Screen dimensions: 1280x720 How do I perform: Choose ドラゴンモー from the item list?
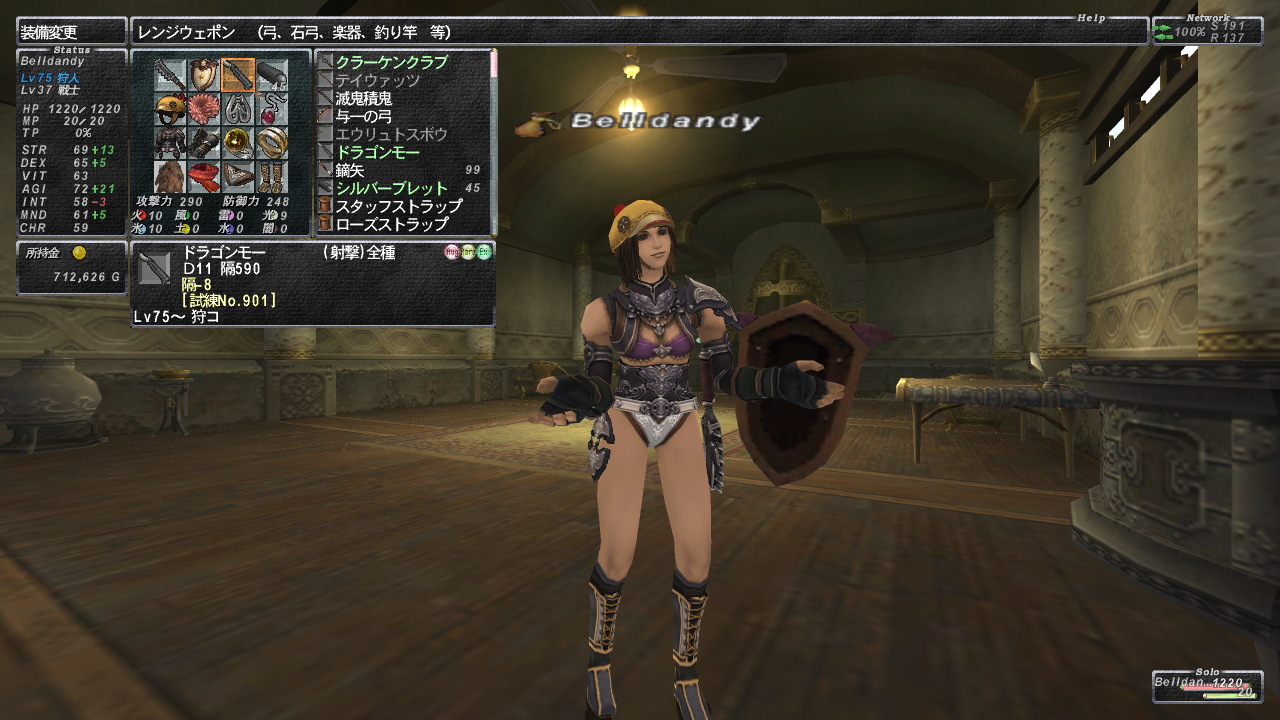(377, 152)
